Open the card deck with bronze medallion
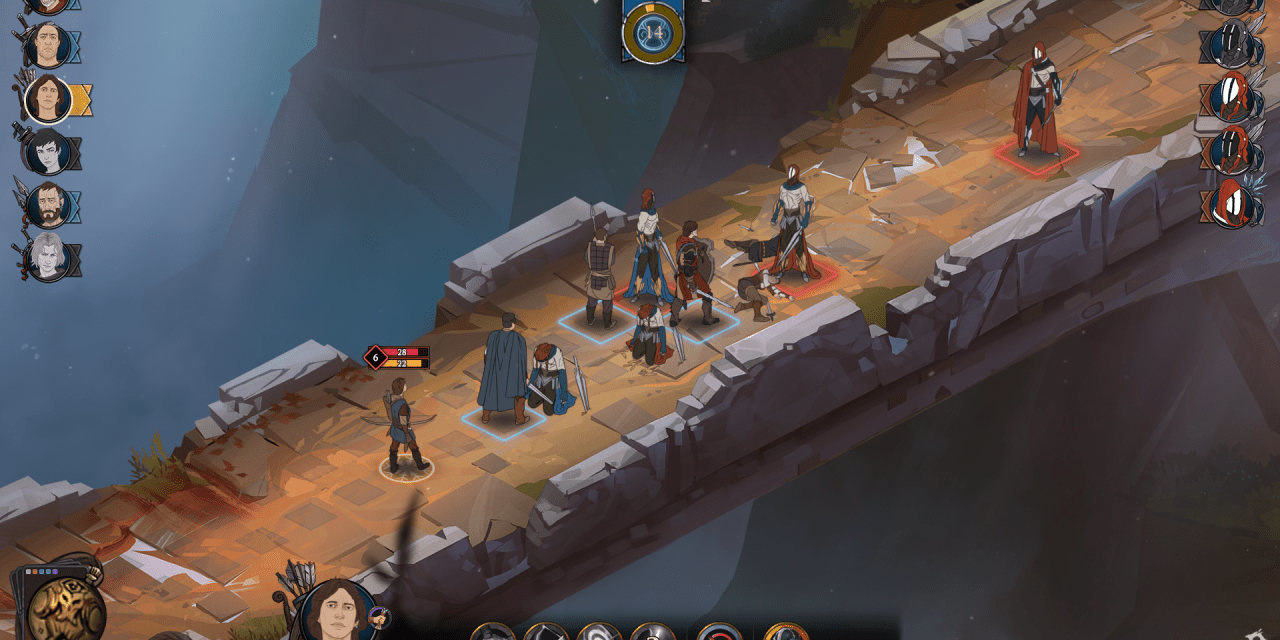 [64, 607]
